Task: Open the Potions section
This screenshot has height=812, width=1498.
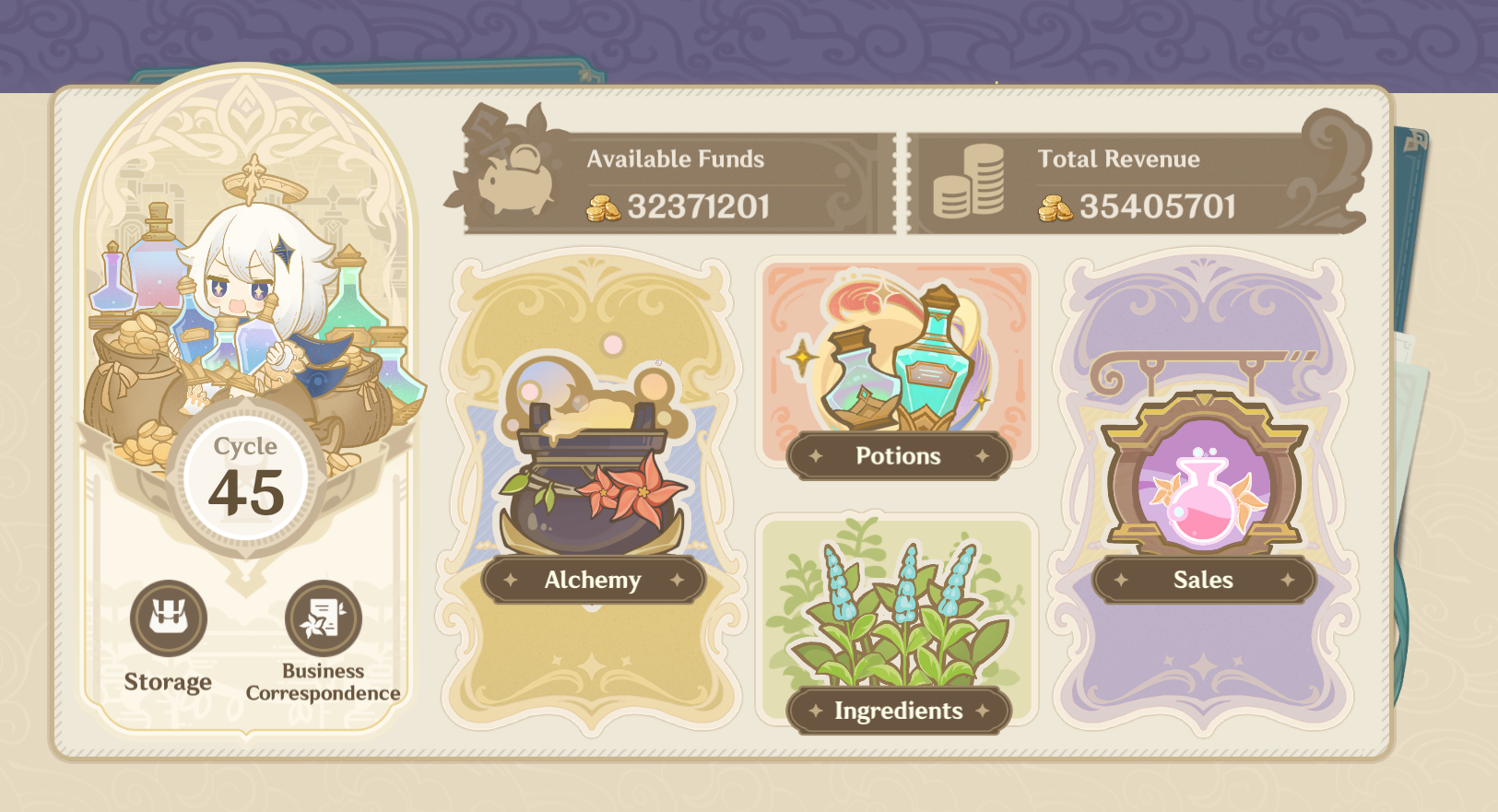Action: coord(898,455)
